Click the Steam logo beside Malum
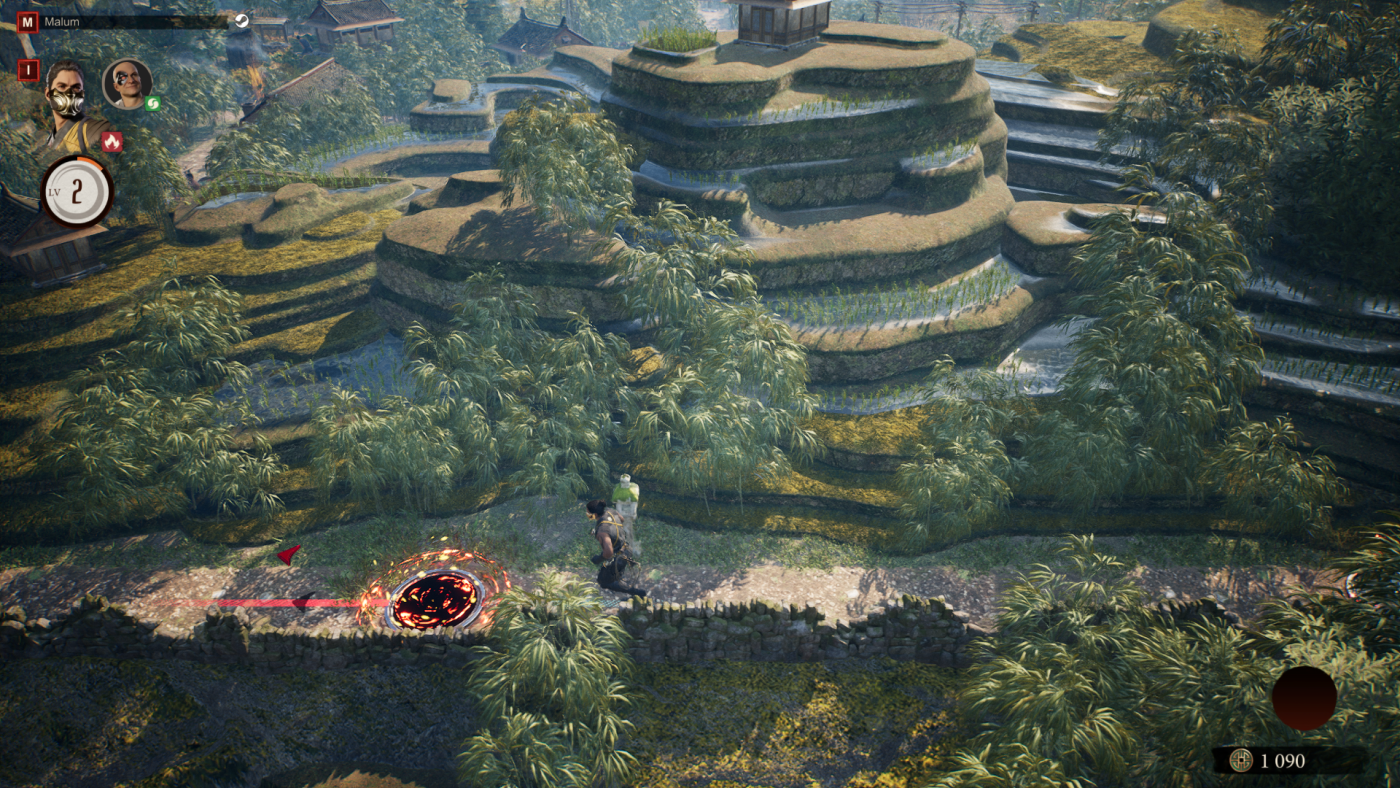Image resolution: width=1400 pixels, height=788 pixels. (242, 21)
